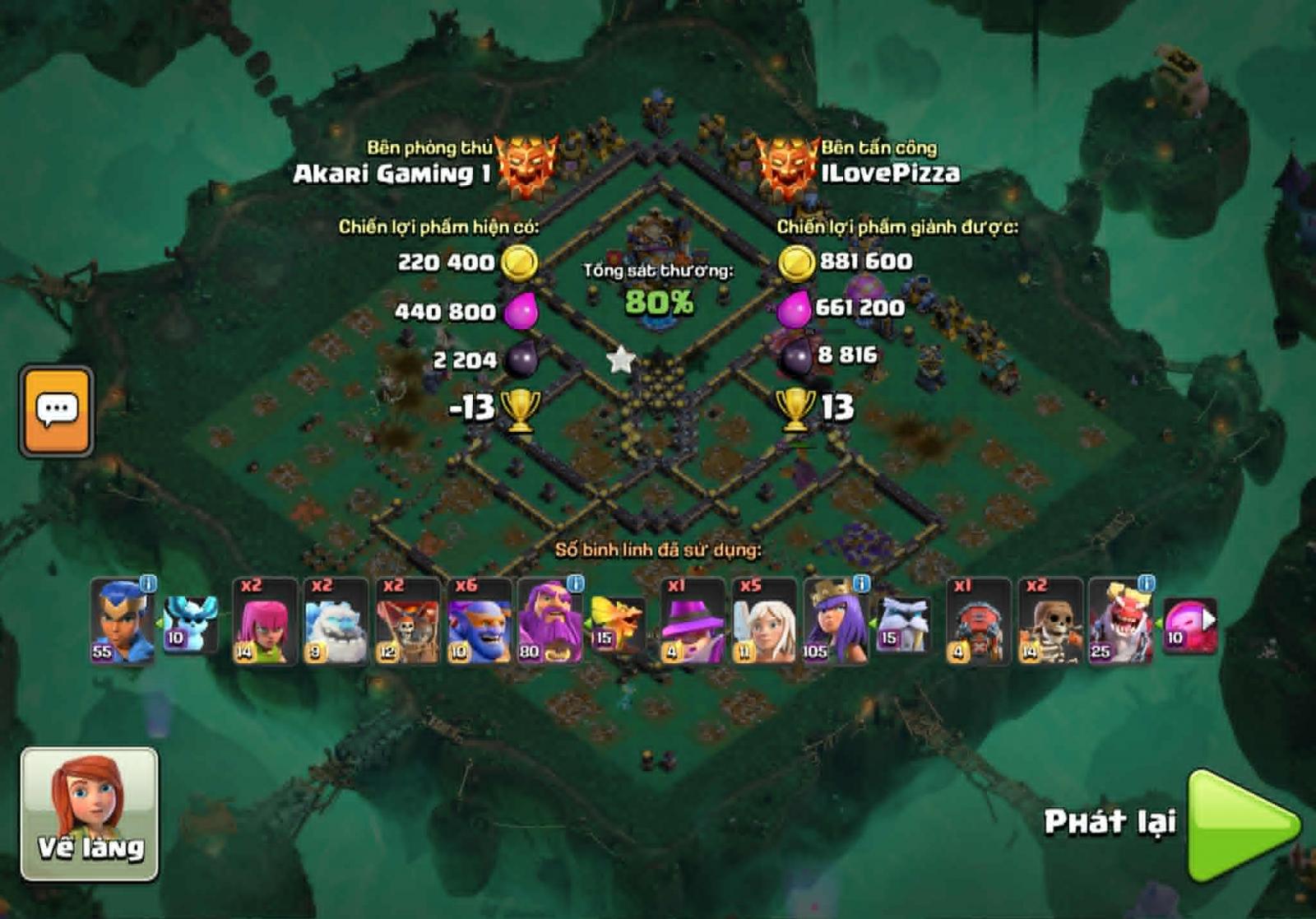Click the white owl pet icon
Image resolution: width=1316 pixels, height=919 pixels.
tap(904, 624)
